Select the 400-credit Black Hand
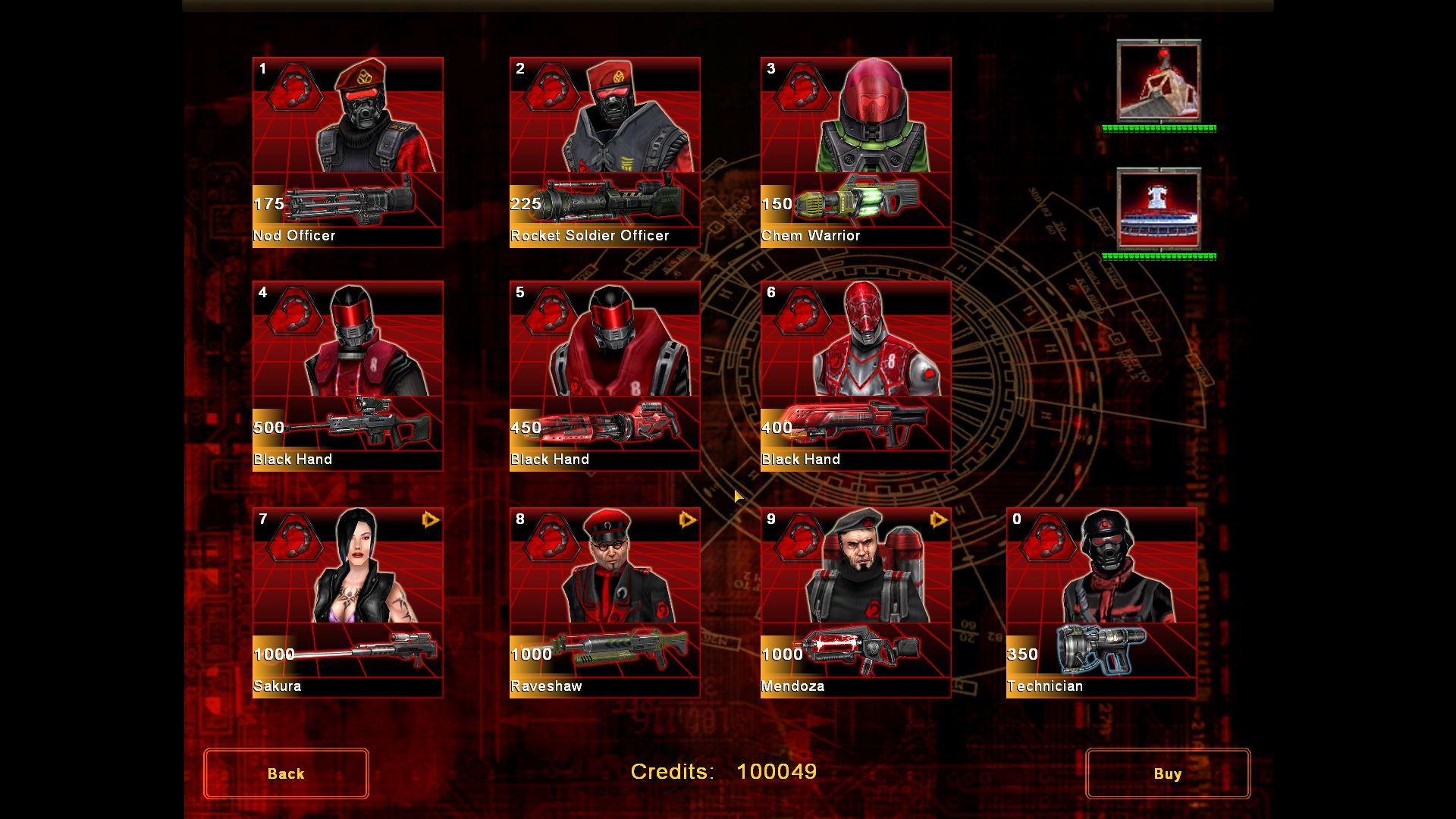1456x819 pixels. tap(855, 375)
